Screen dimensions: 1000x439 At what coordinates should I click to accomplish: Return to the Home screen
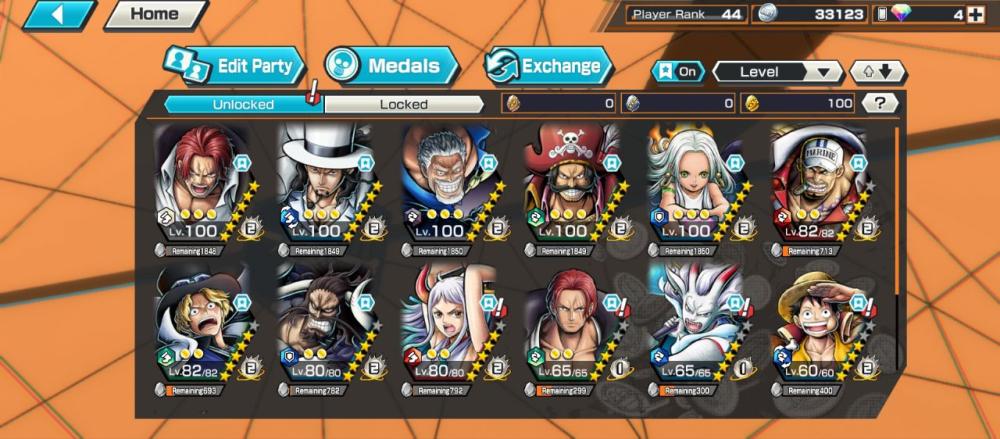154,14
